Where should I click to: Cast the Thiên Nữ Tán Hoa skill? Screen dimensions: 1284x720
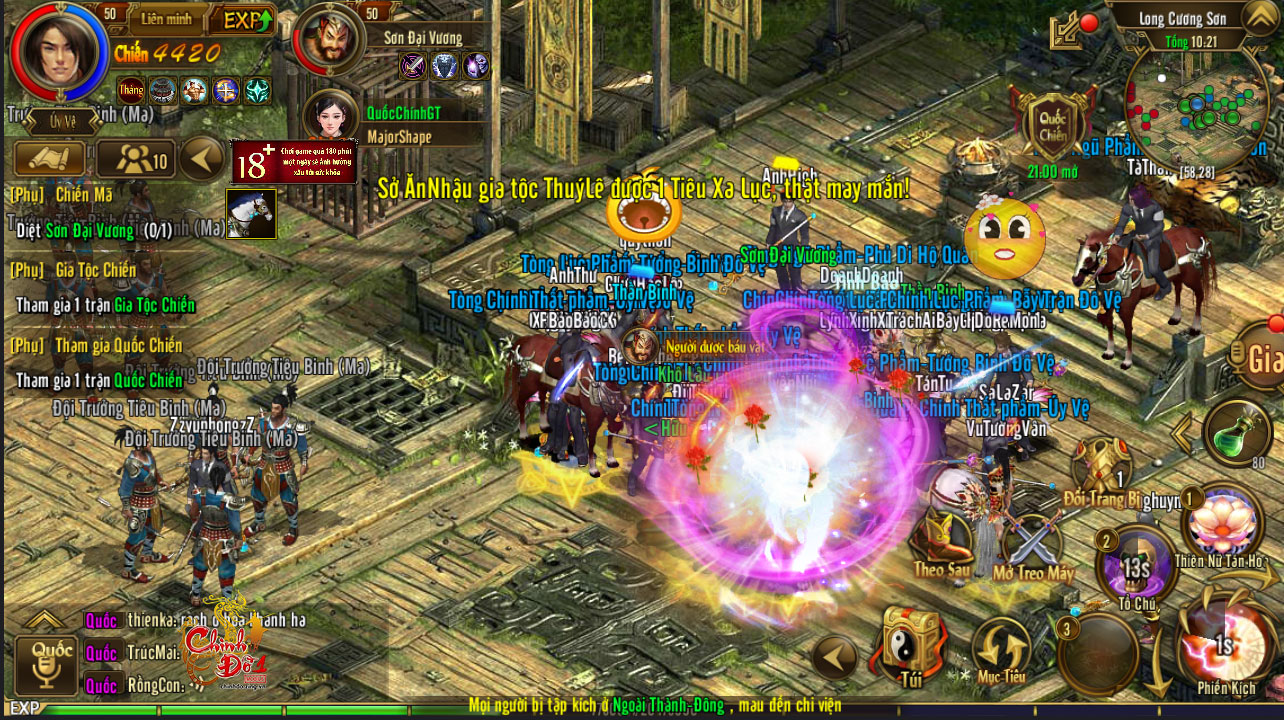coord(1221,525)
